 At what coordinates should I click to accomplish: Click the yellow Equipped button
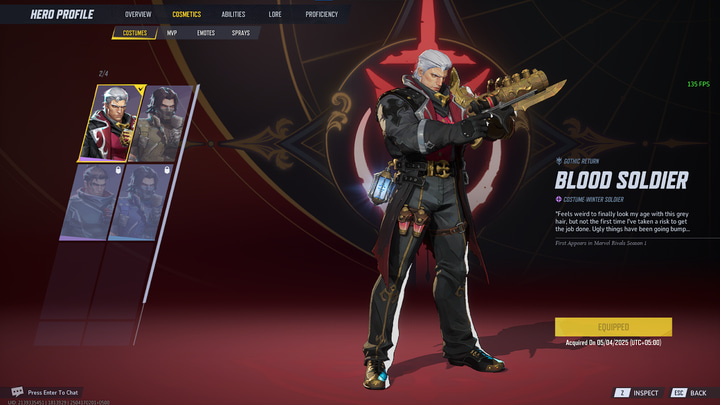[613, 327]
